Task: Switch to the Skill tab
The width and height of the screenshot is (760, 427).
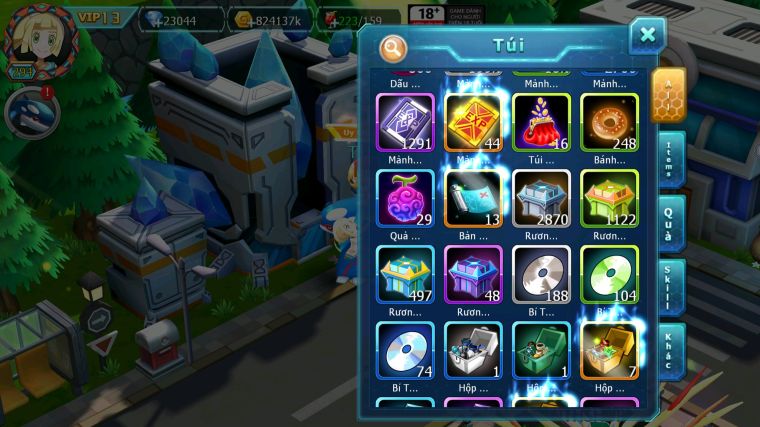Action: [x=672, y=288]
